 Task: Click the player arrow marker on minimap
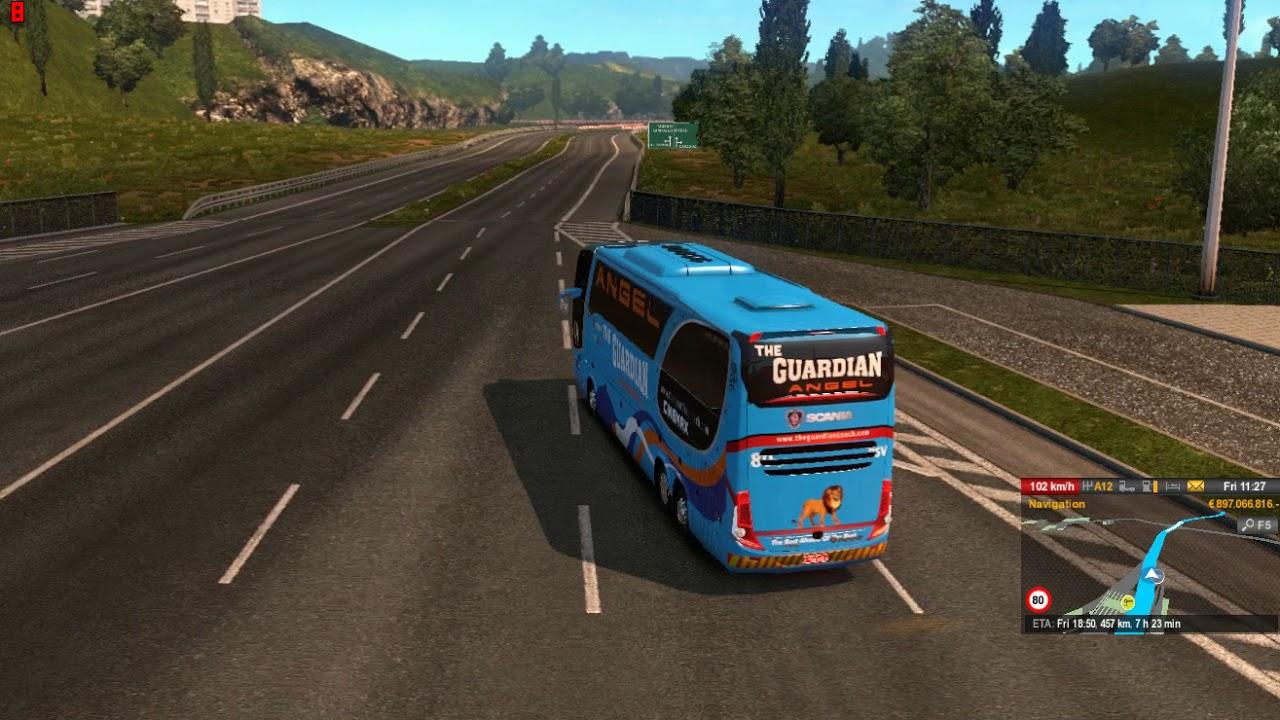[1153, 575]
